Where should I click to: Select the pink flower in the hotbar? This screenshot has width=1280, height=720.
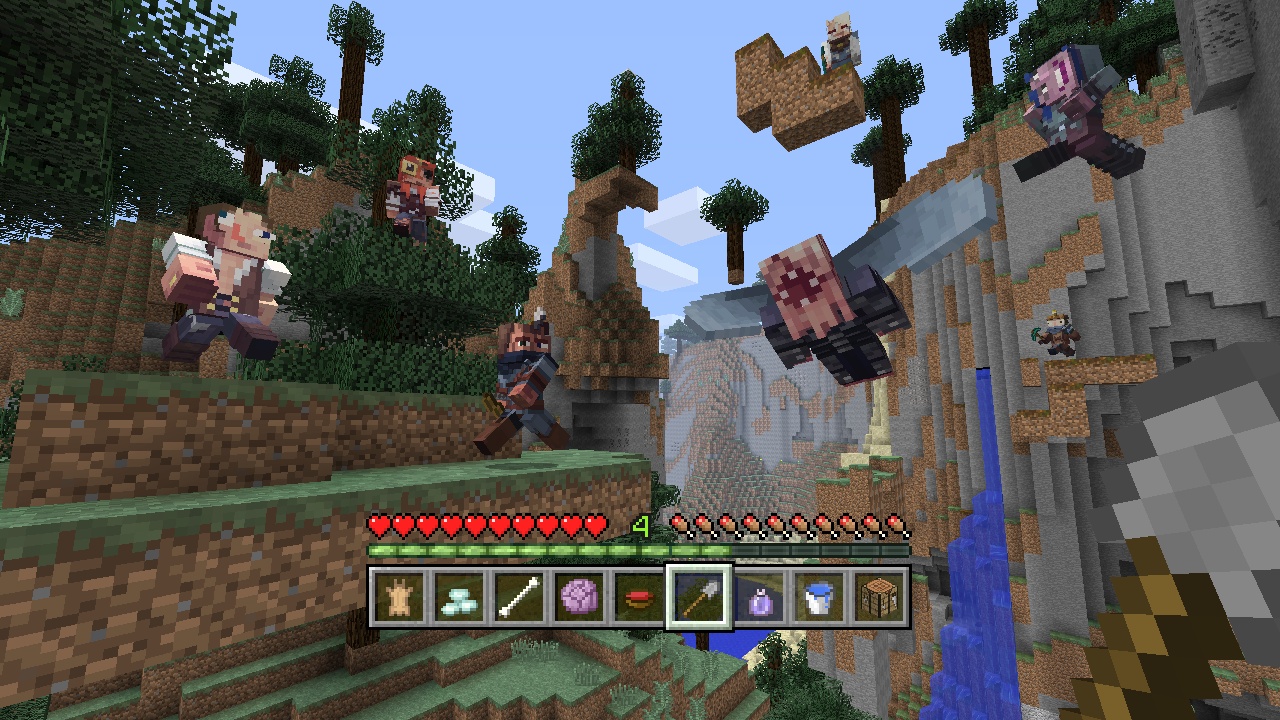(577, 597)
